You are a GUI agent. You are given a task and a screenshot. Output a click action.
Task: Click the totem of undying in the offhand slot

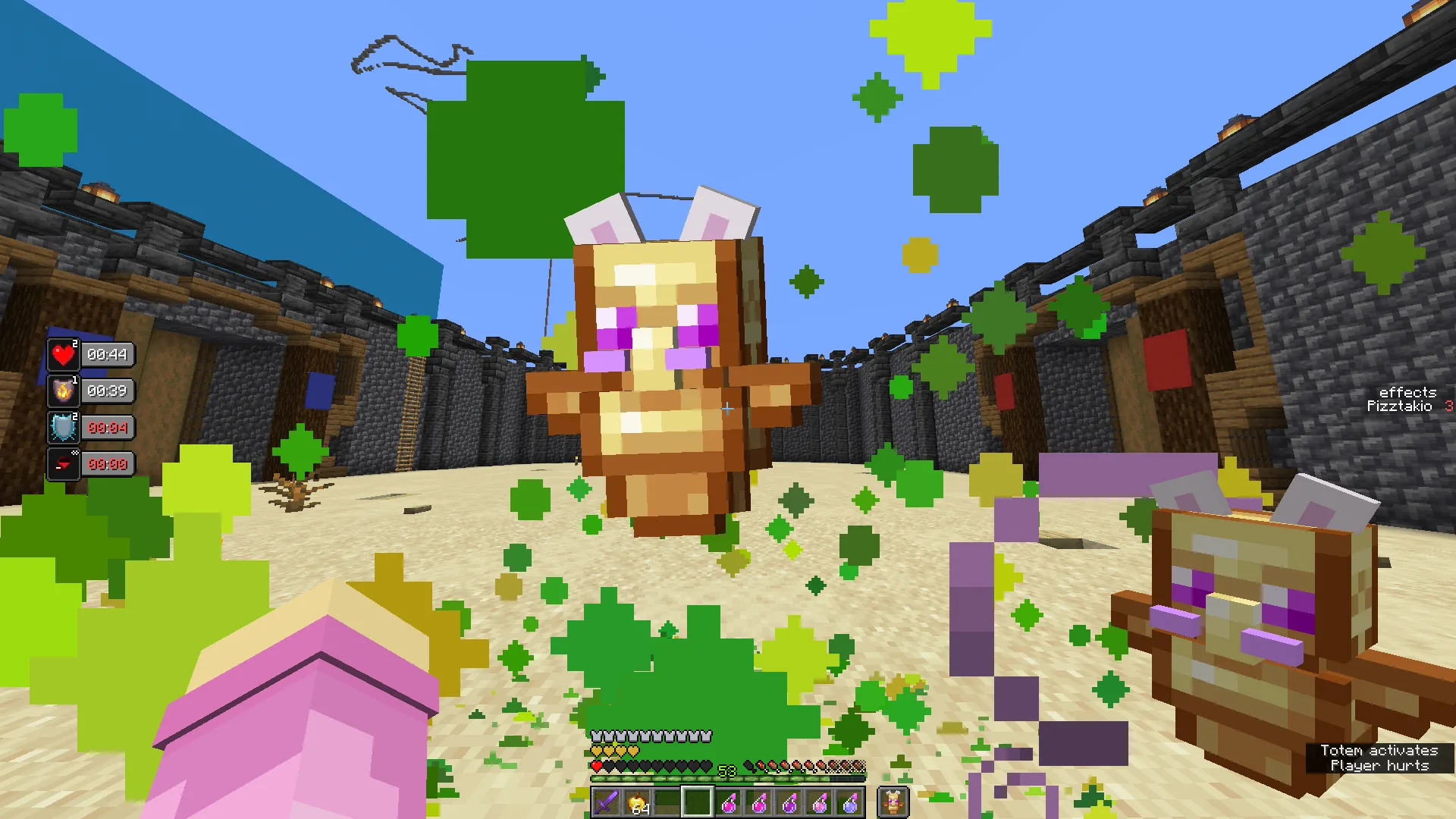click(894, 800)
